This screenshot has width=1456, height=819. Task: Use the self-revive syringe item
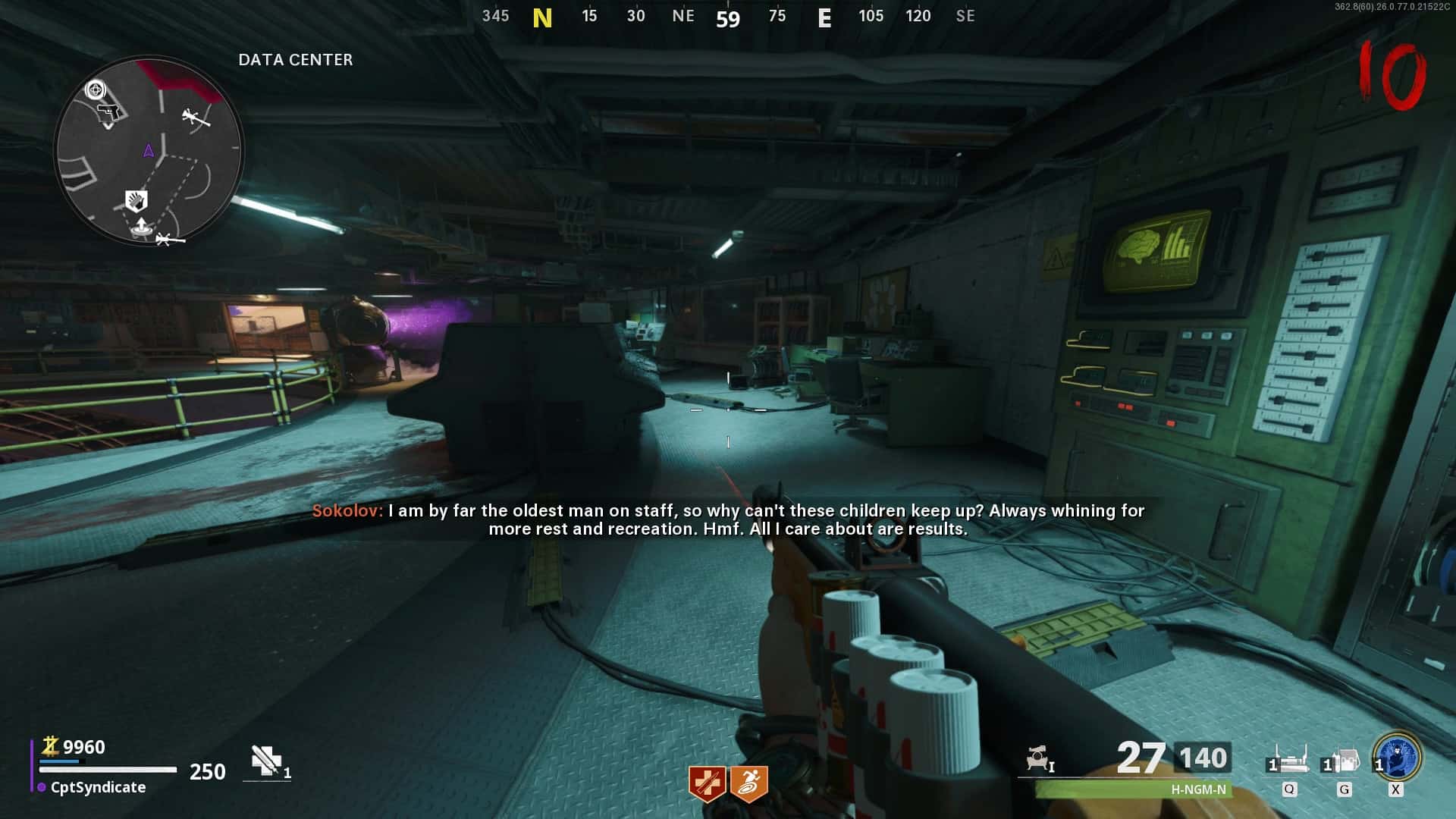267,761
